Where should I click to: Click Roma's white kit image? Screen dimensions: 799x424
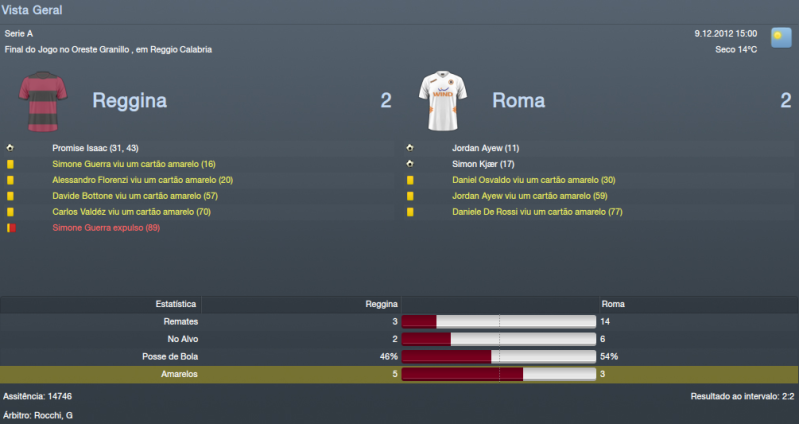tap(441, 100)
